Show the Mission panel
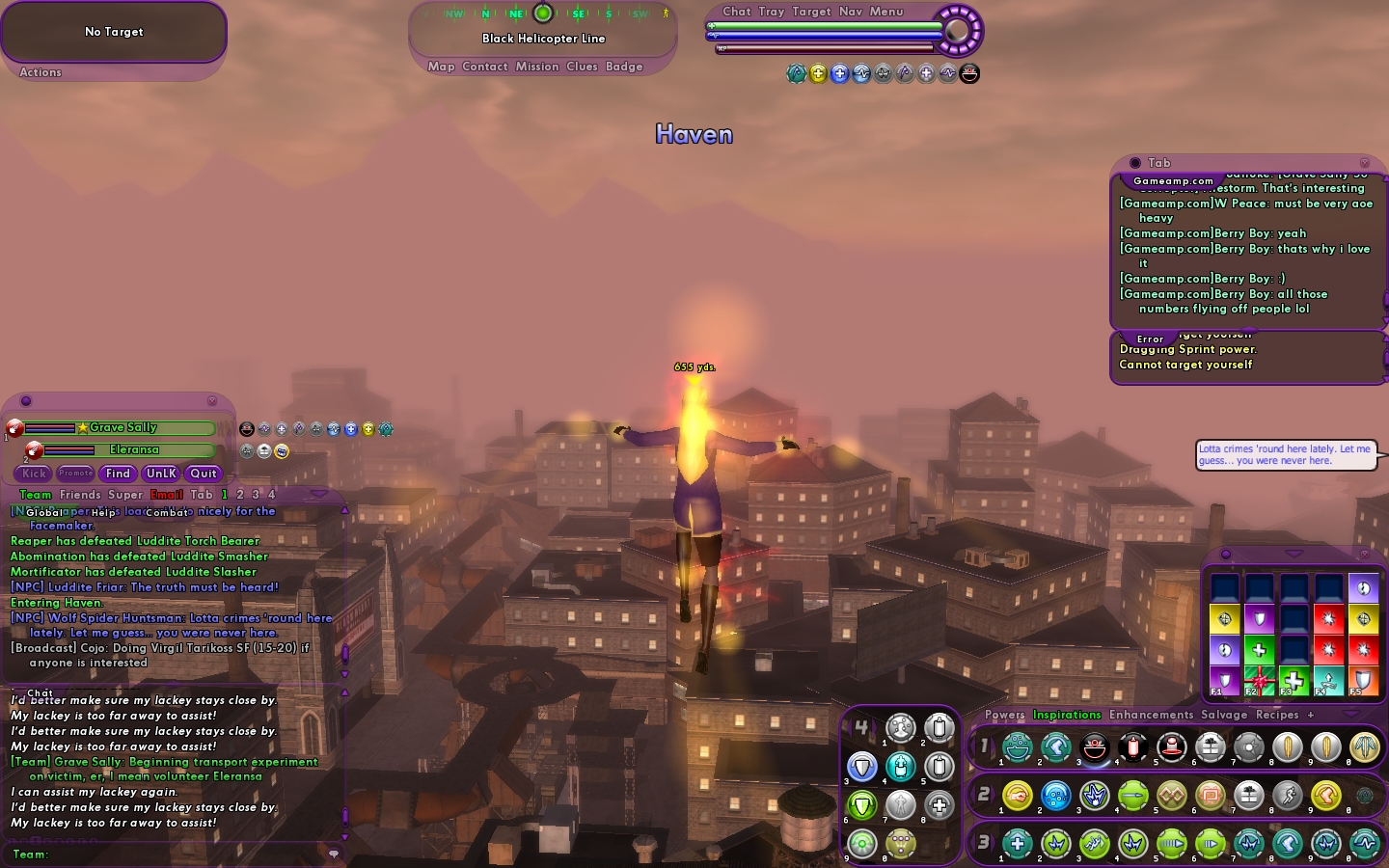The width and height of the screenshot is (1389, 868). 537,67
